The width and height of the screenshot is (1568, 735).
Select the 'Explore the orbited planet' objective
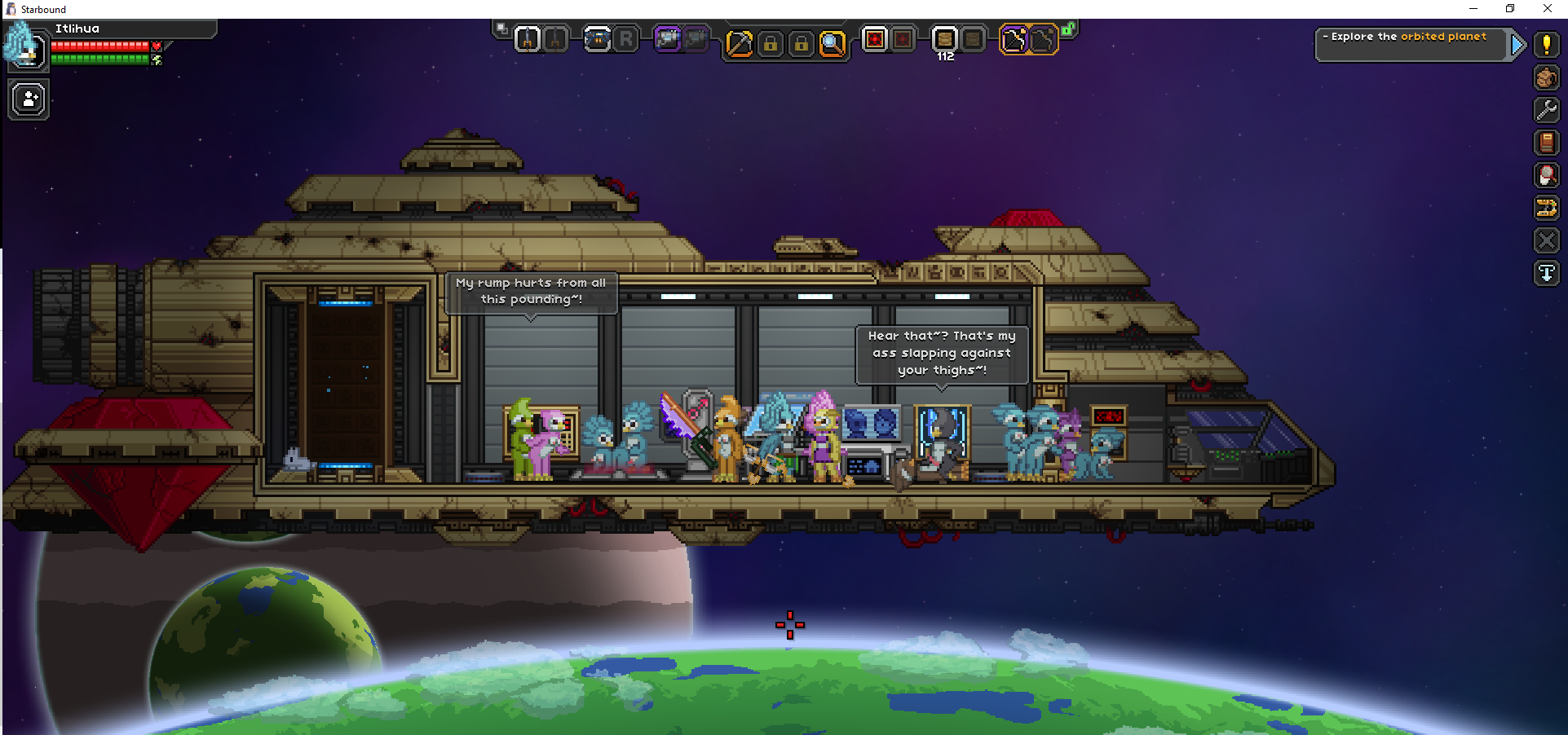point(1409,37)
